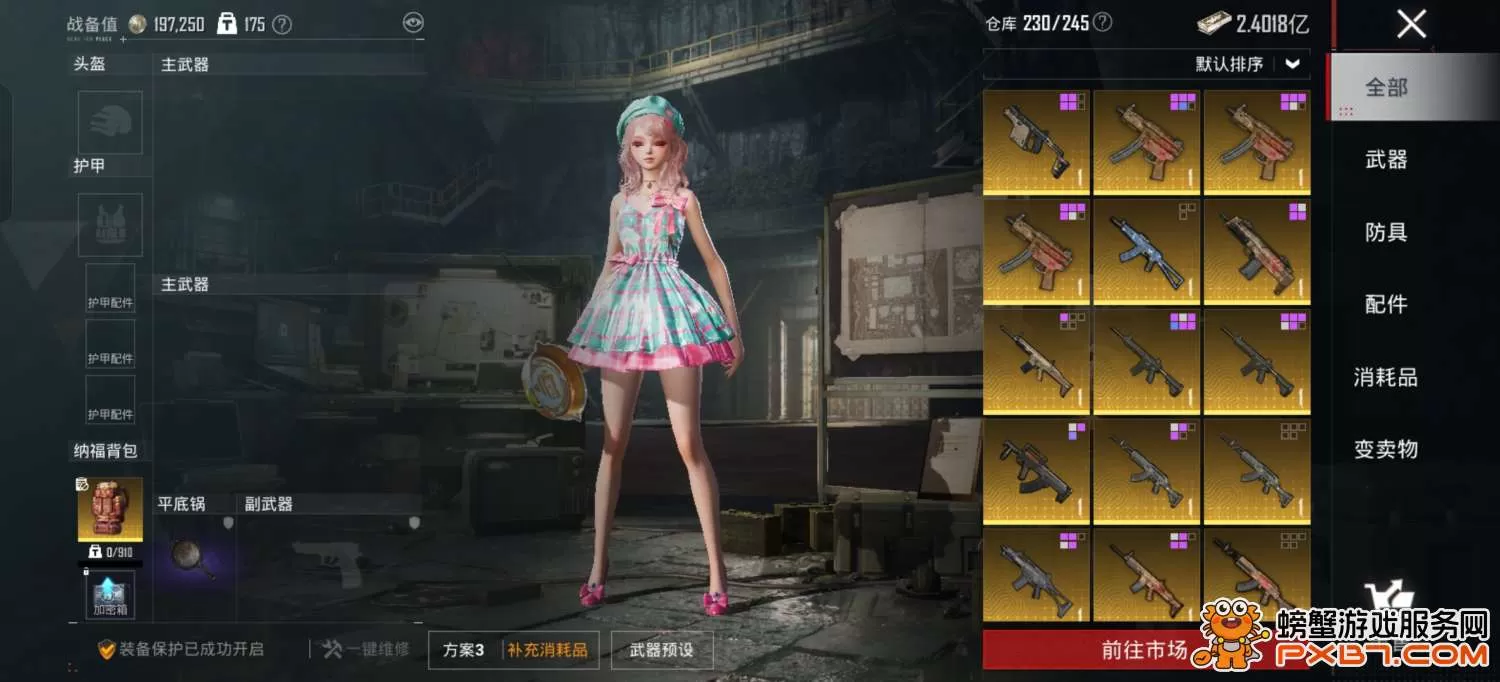Toggle the eye visibility icon
The image size is (1500, 682).
click(413, 23)
